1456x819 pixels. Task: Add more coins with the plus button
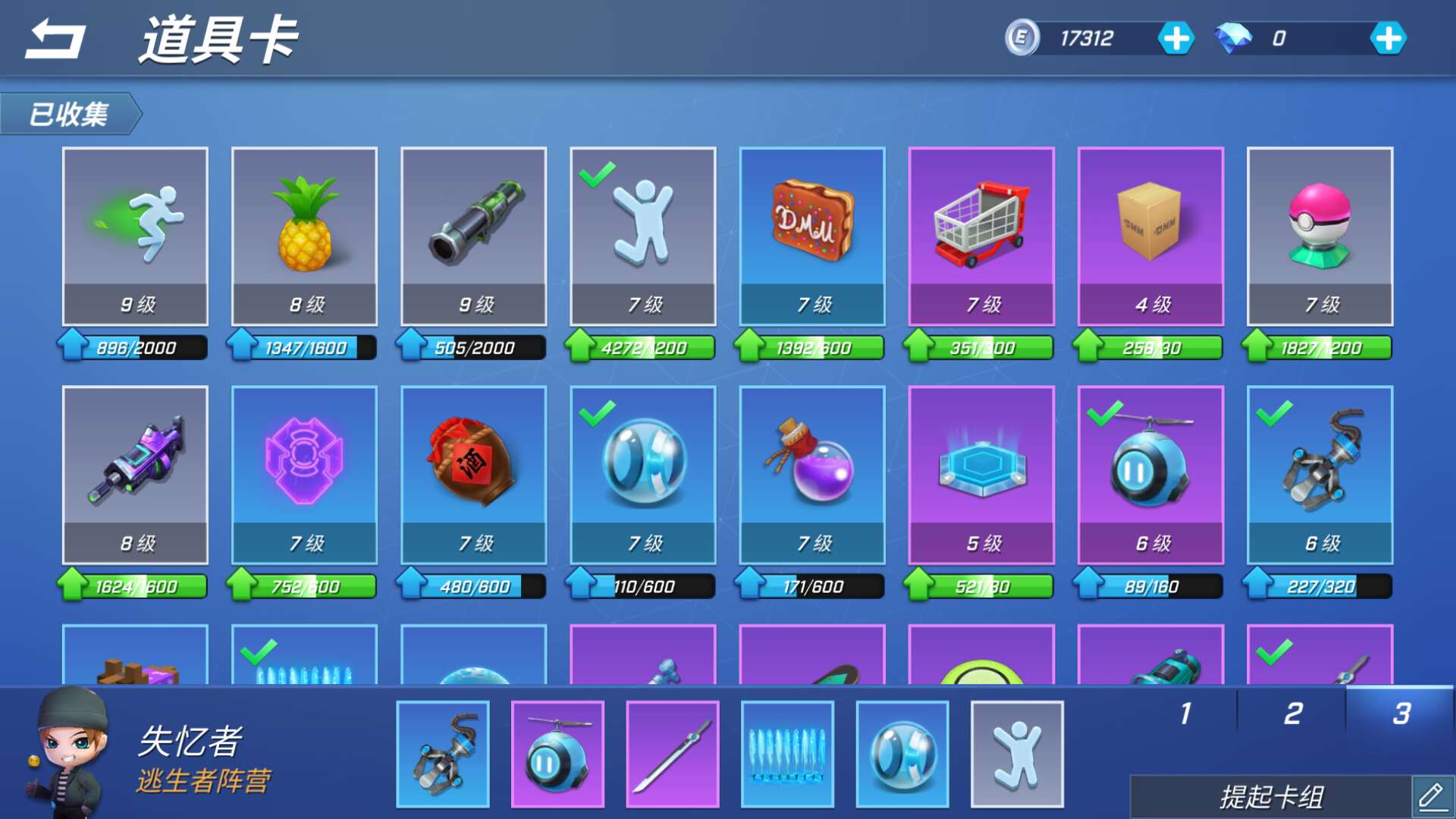(1175, 38)
